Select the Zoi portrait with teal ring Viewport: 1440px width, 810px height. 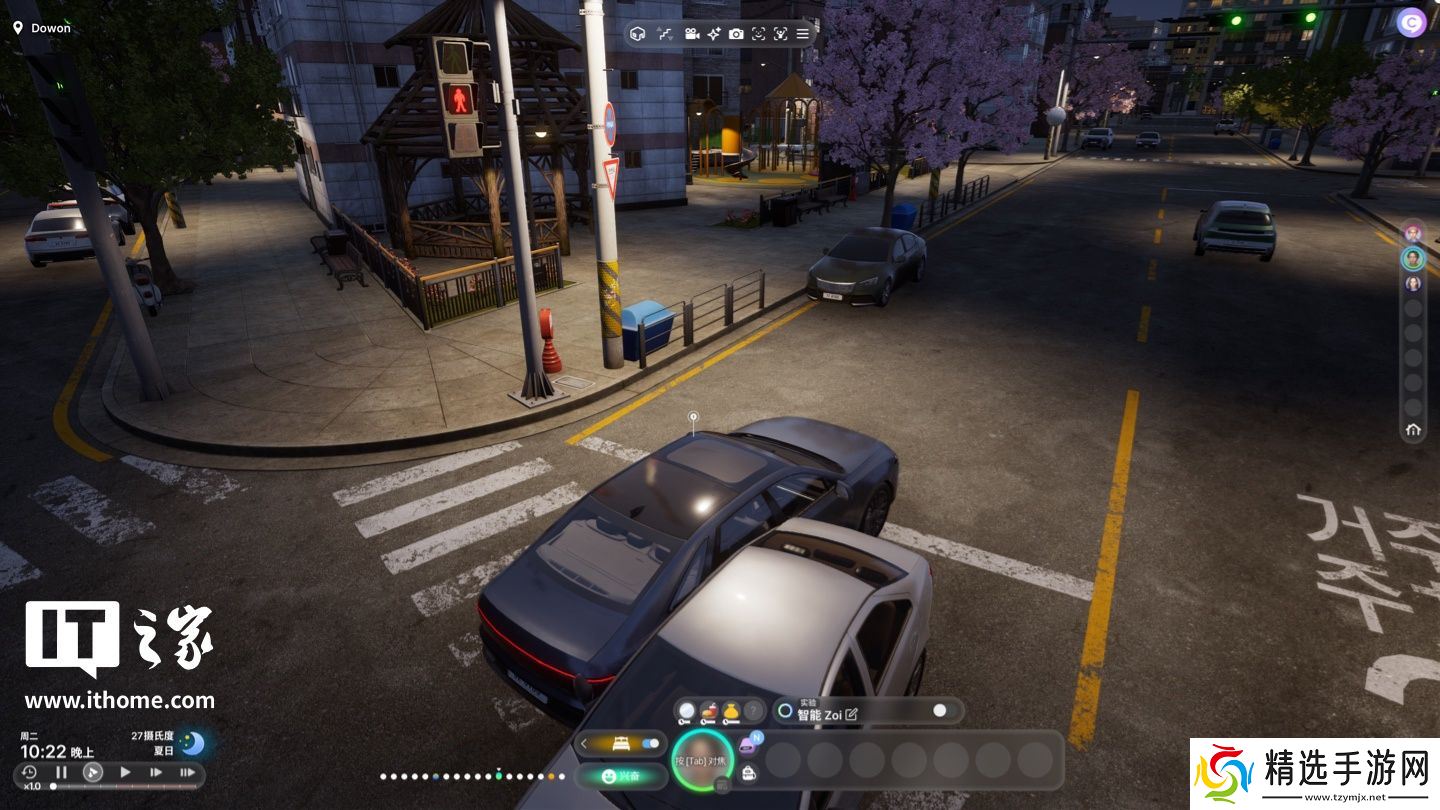[x=1412, y=258]
